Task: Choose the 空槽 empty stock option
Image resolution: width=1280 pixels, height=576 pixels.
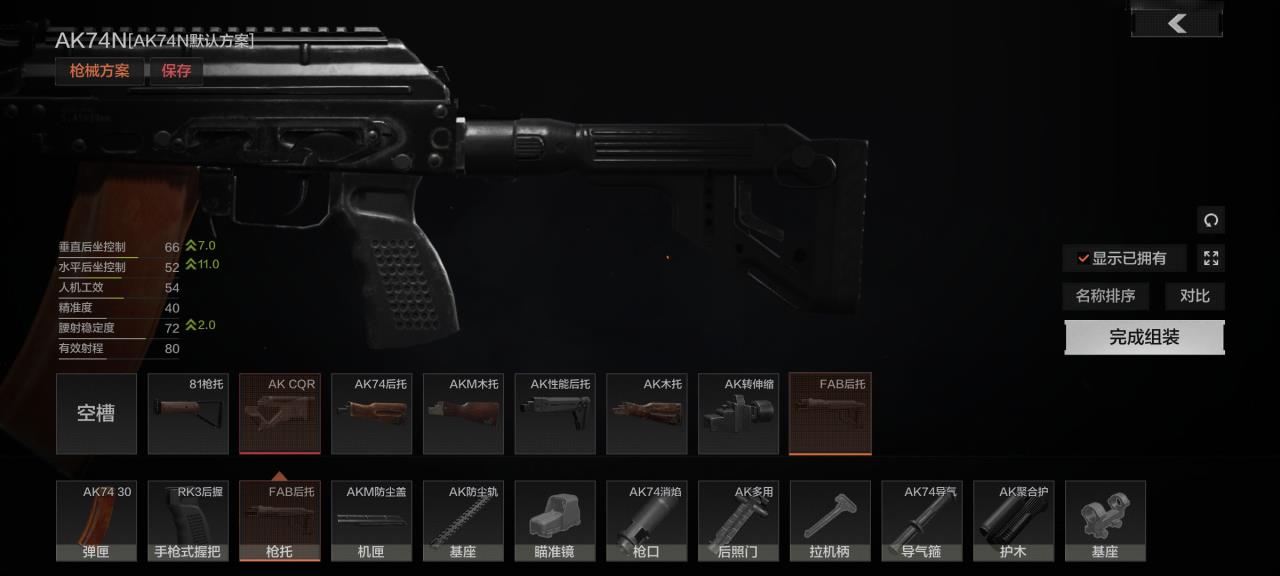Action: (x=96, y=414)
